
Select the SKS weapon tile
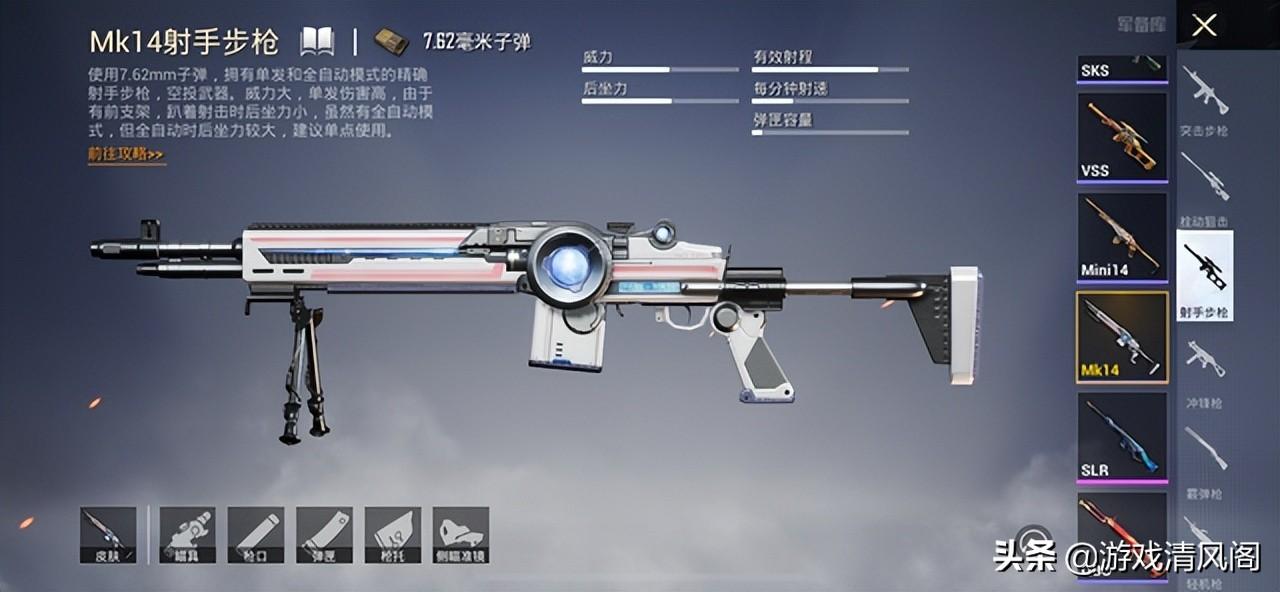coord(1121,68)
